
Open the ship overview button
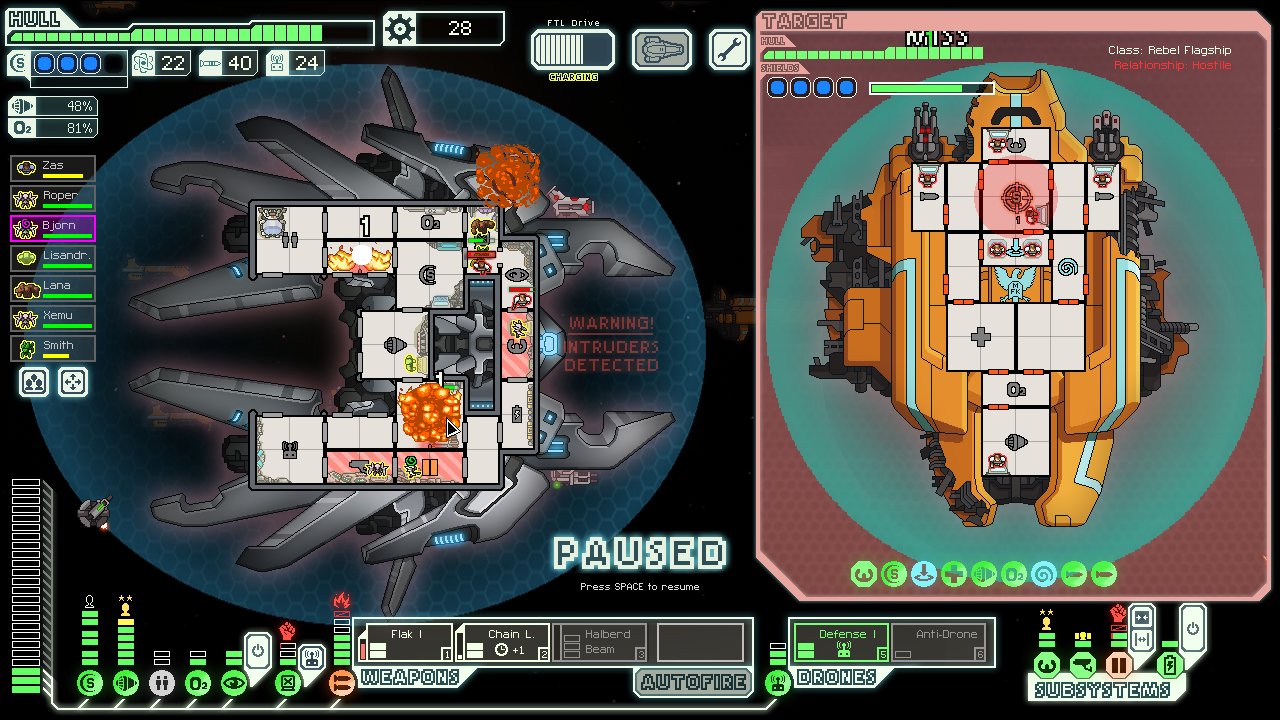click(x=662, y=49)
